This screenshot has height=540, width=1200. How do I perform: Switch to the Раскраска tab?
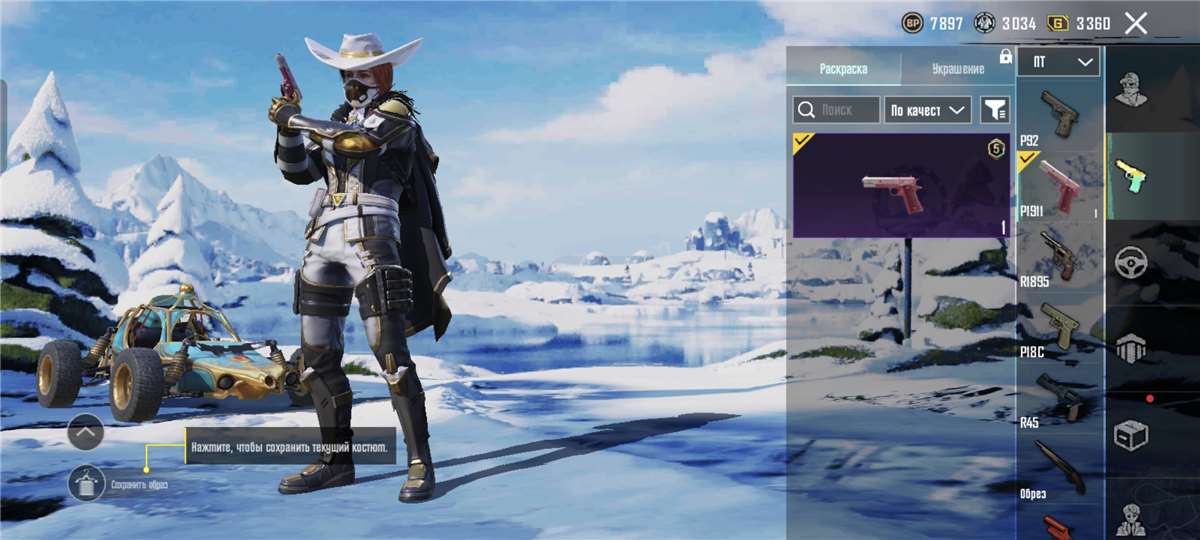843,69
